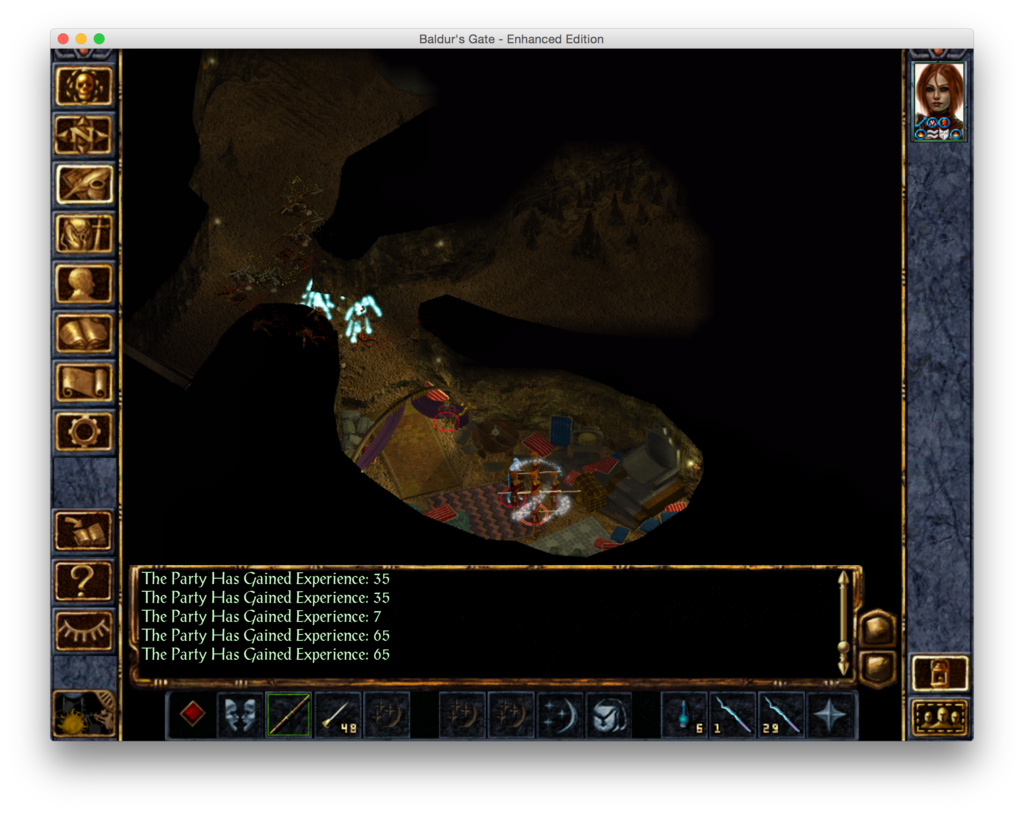Rest the party using the bottom-left clock button
This screenshot has width=1024, height=813.
coord(84,713)
